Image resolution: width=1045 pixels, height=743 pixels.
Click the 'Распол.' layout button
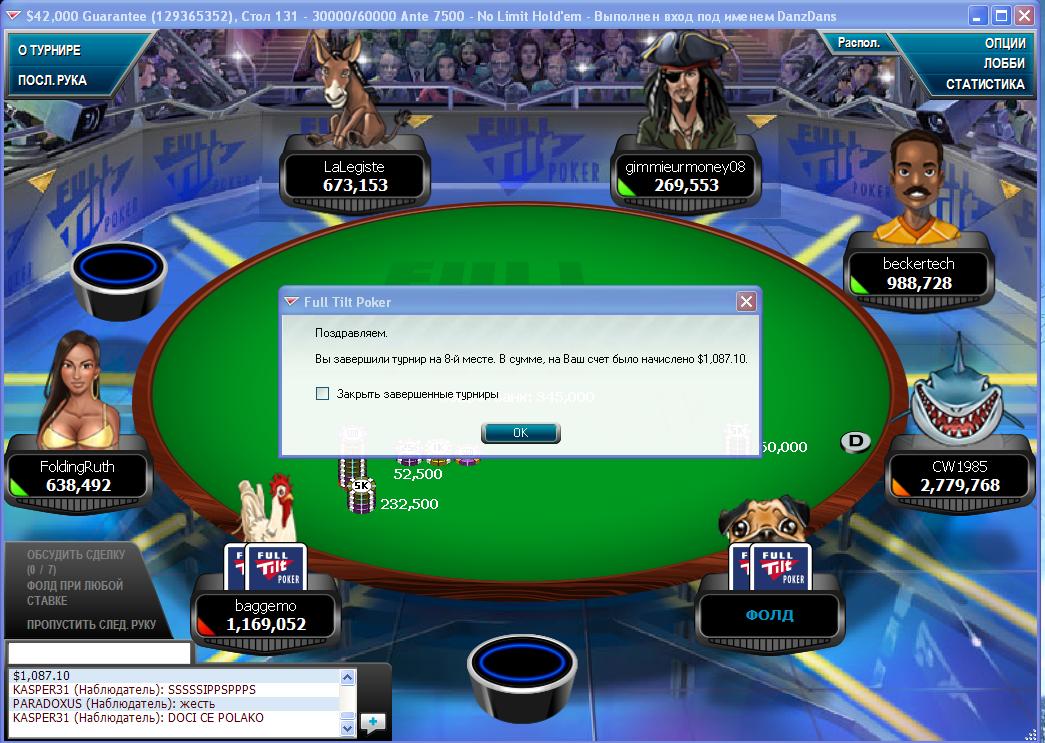click(858, 43)
